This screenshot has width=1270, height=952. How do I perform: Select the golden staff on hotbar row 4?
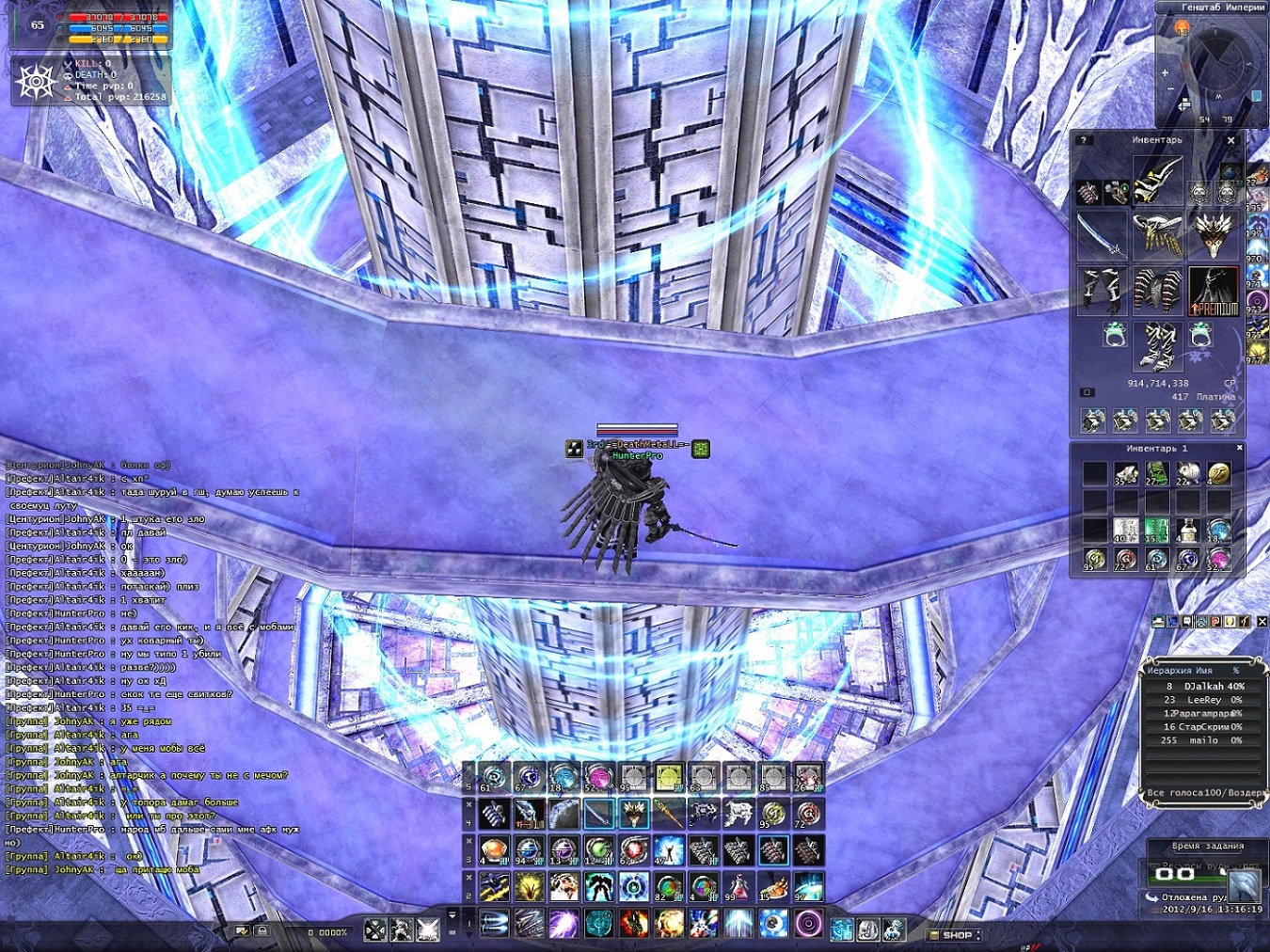pos(668,814)
